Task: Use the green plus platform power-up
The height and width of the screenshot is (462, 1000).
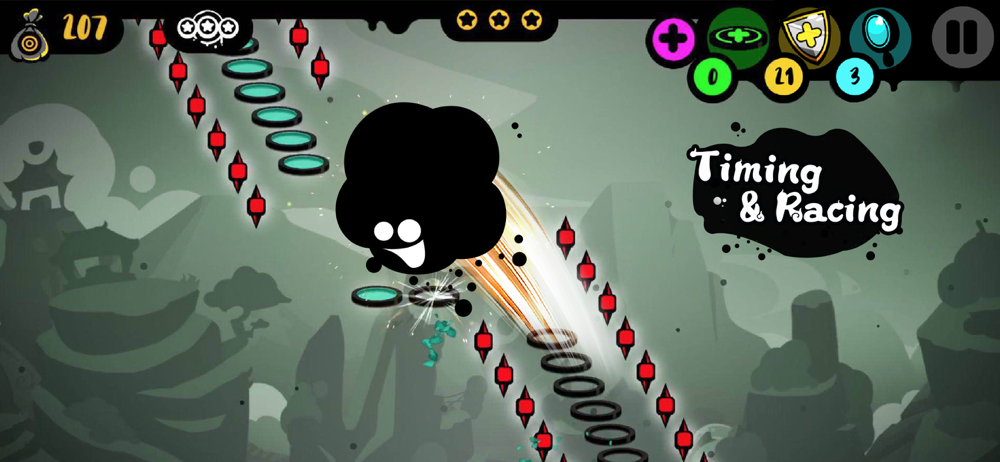Action: (737, 37)
